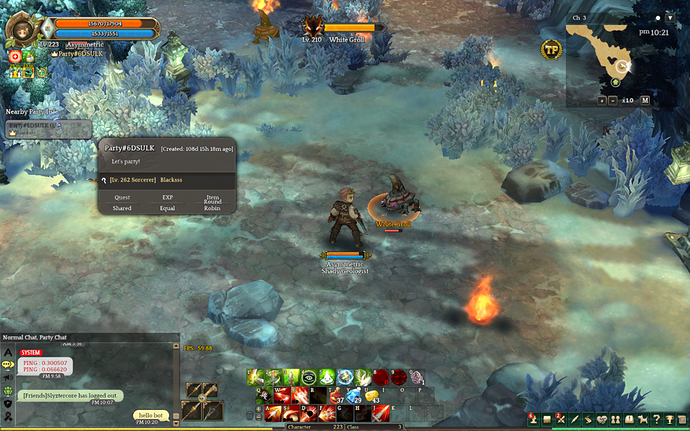This screenshot has height=431, width=690.
Task: Click the character portrait in the frame
Action: [21, 28]
